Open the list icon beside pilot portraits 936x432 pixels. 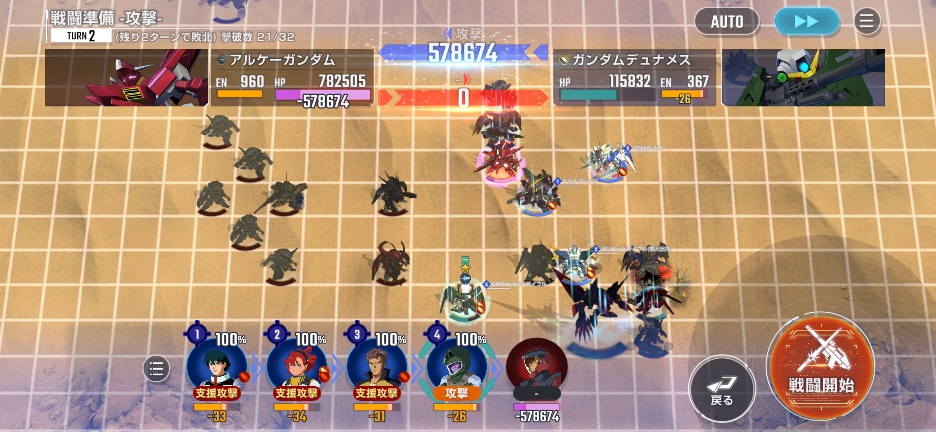point(157,369)
